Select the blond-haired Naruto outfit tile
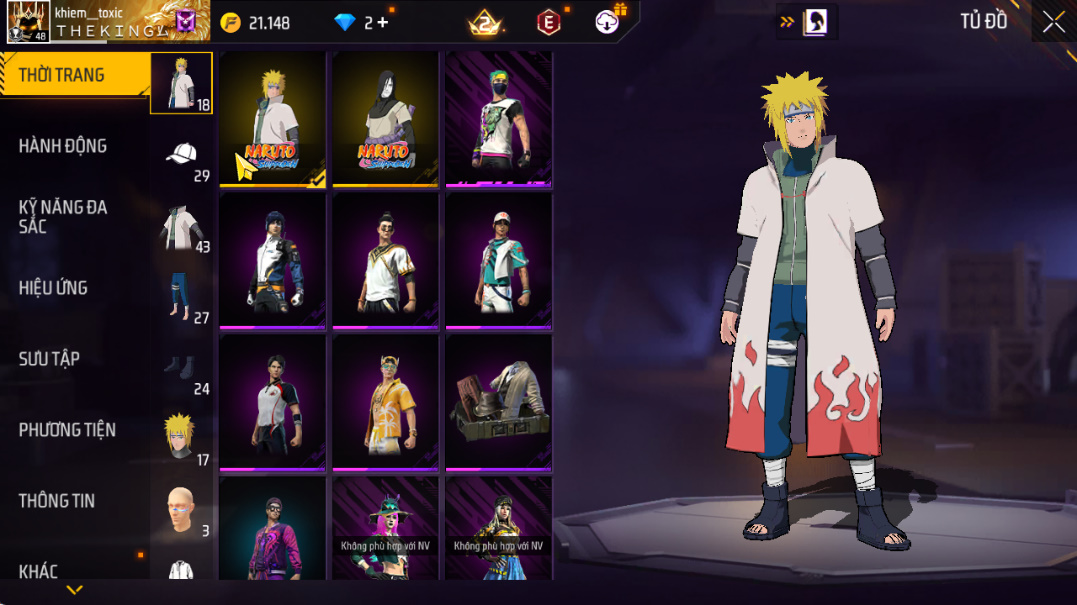Viewport: 1077px width, 605px height. (273, 118)
